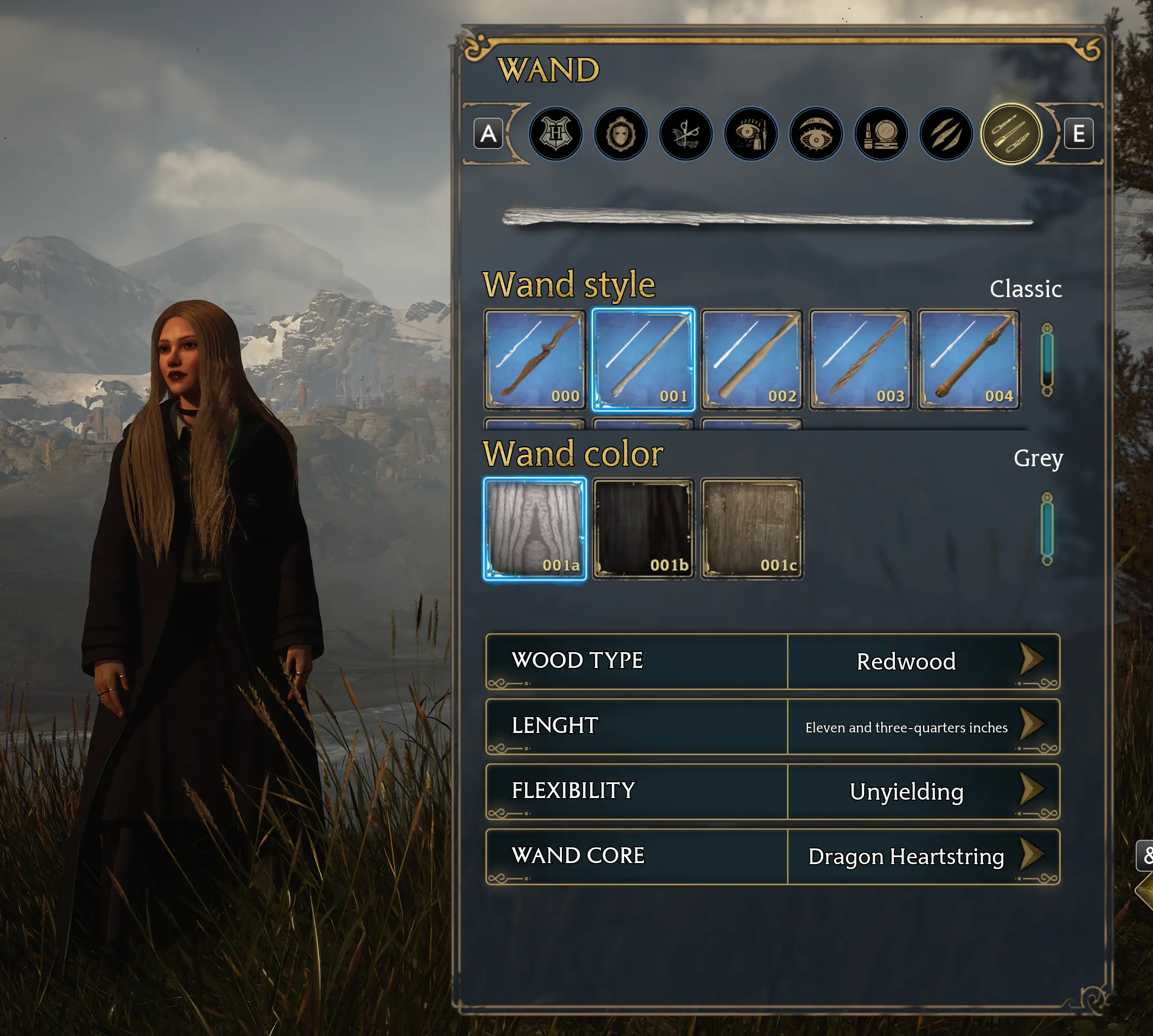This screenshot has width=1153, height=1036.
Task: Choose the black wand color 001b
Action: coord(643,529)
